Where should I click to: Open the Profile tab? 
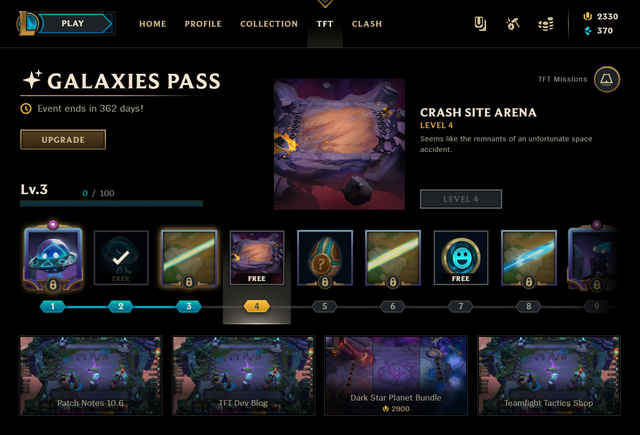pos(203,24)
